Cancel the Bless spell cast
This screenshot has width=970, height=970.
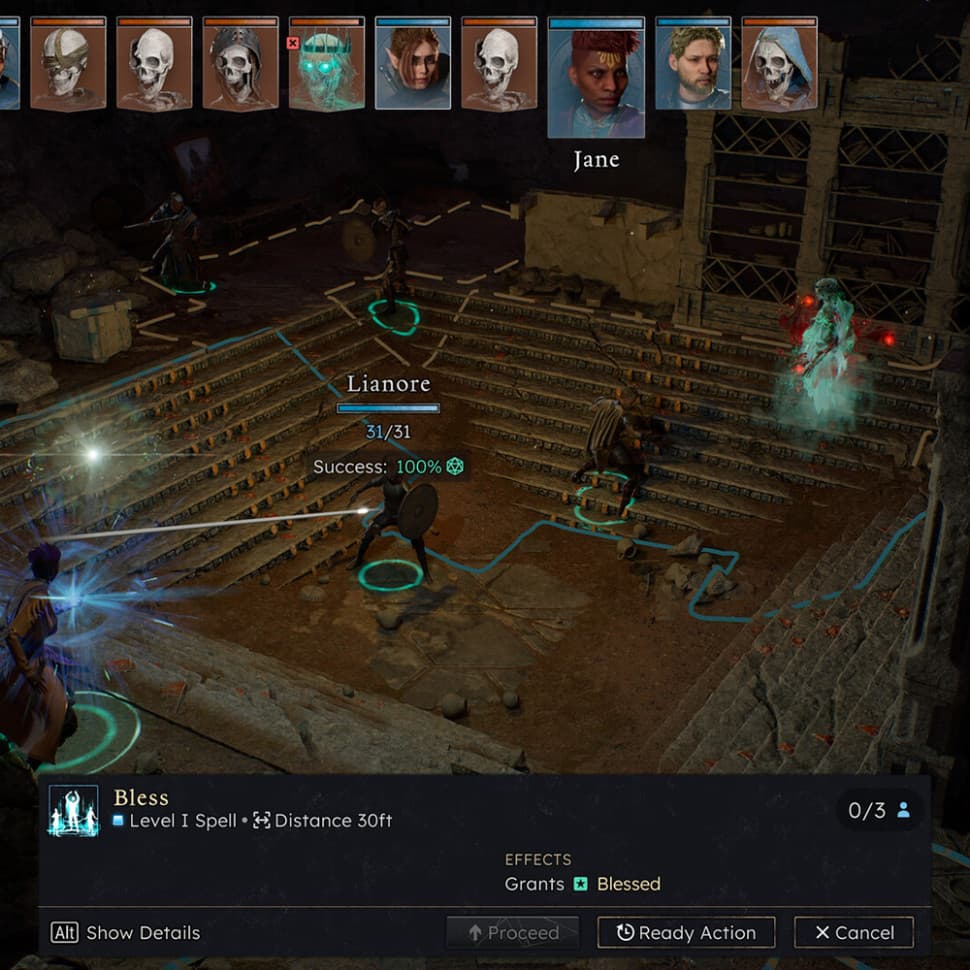(x=853, y=933)
